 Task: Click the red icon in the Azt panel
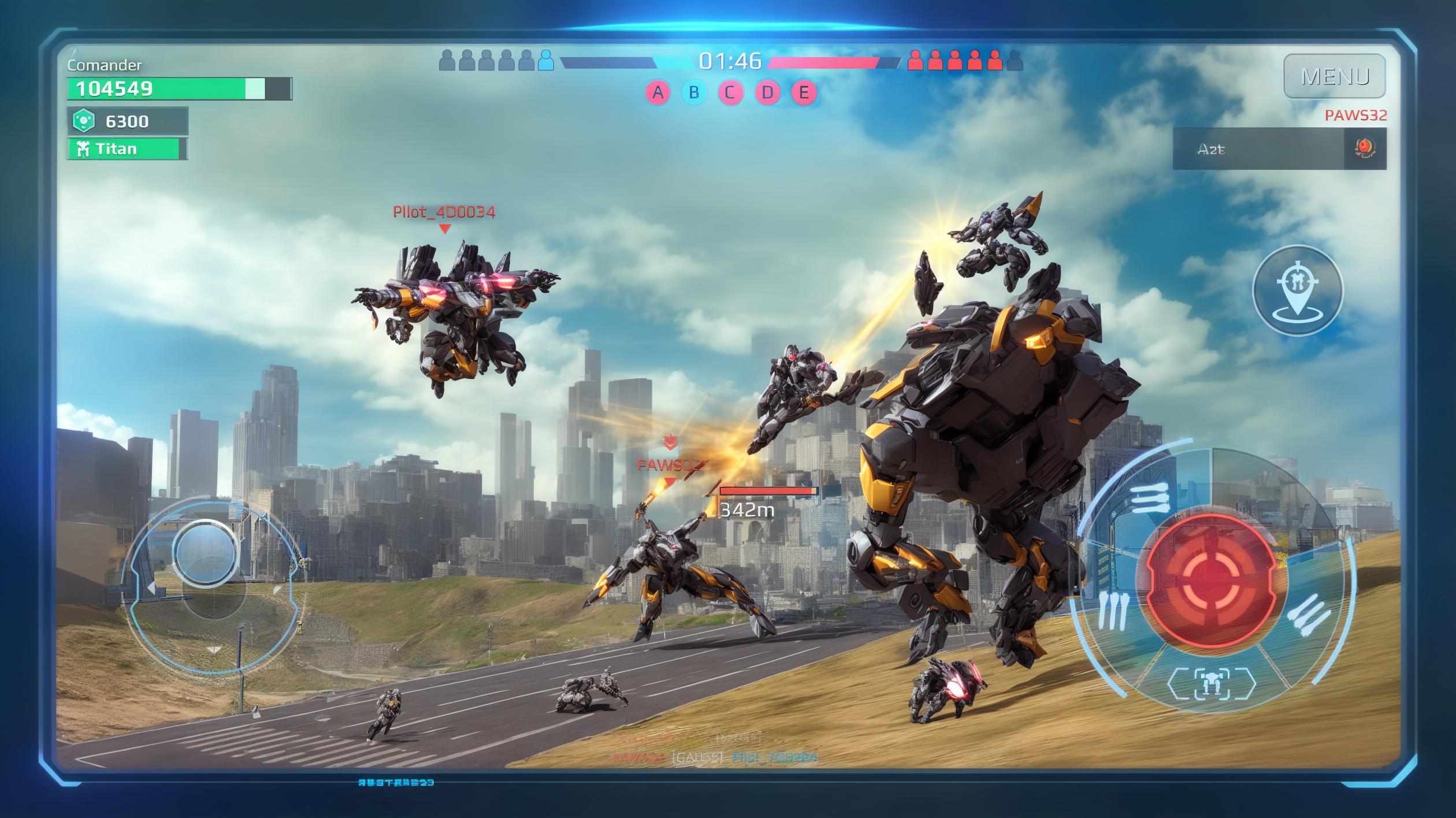[1365, 148]
